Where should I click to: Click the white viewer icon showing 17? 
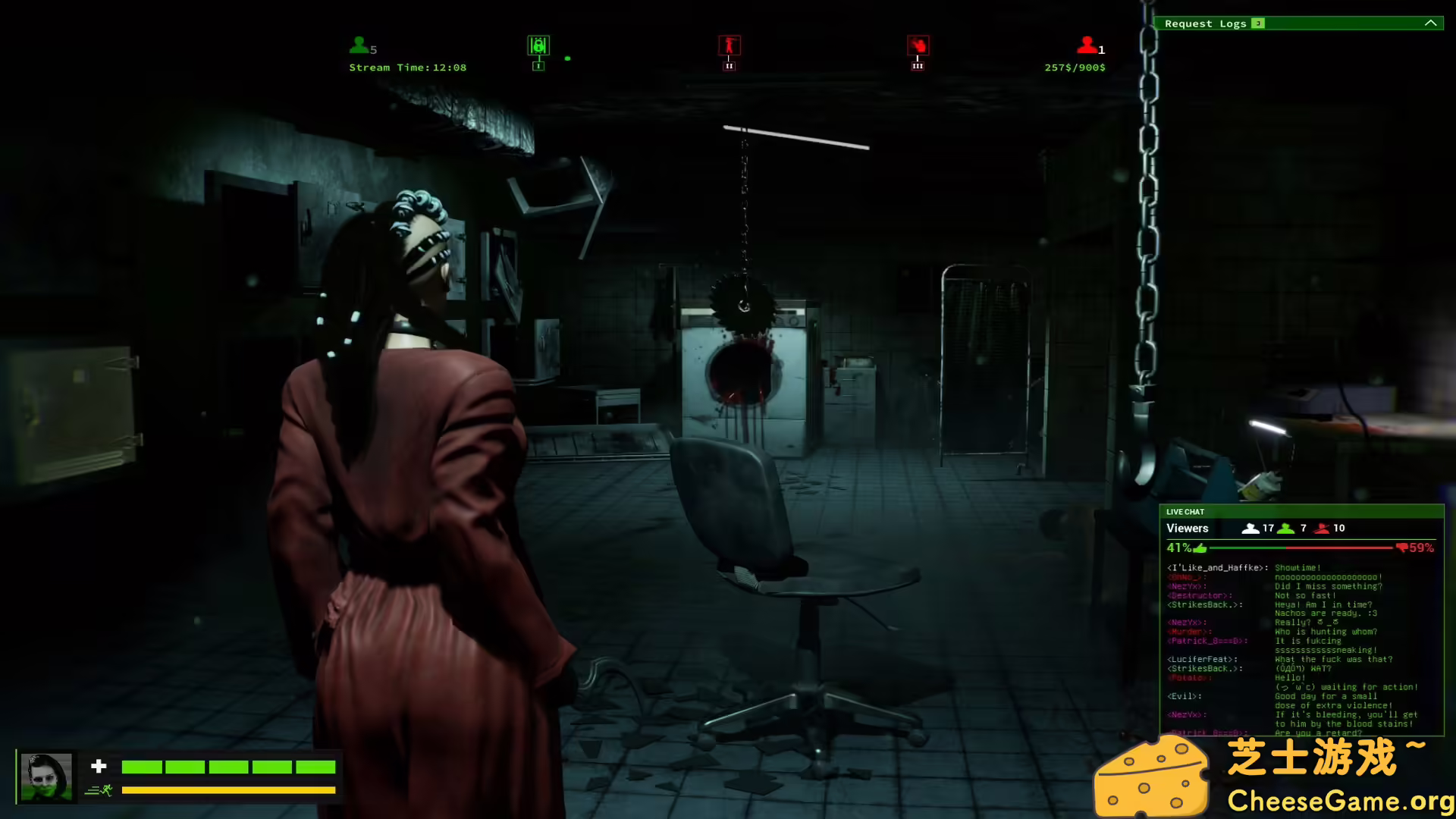pos(1251,528)
